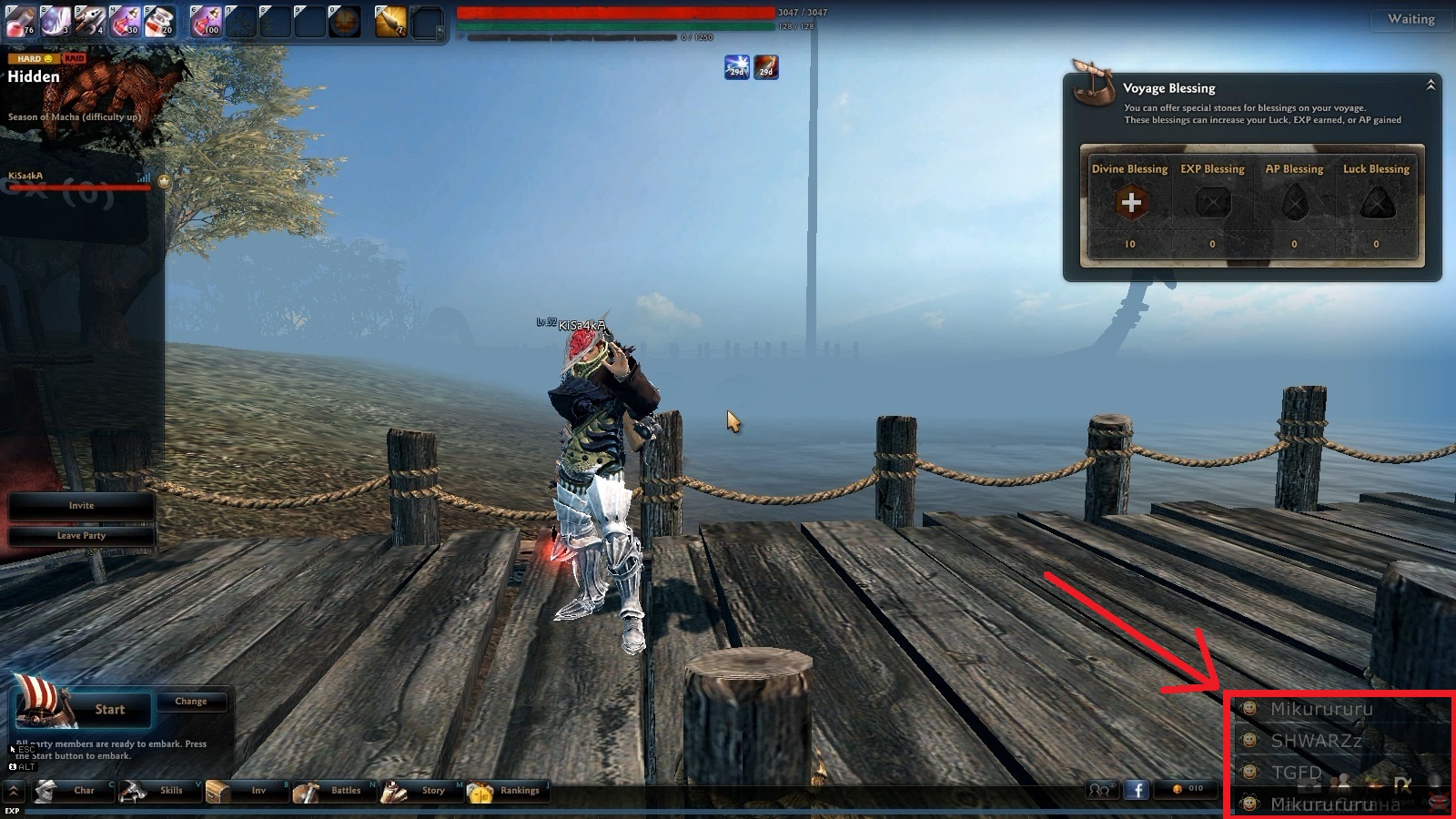This screenshot has width=1456, height=819.
Task: Select the Luck Blessing stone slot
Action: point(1376,203)
